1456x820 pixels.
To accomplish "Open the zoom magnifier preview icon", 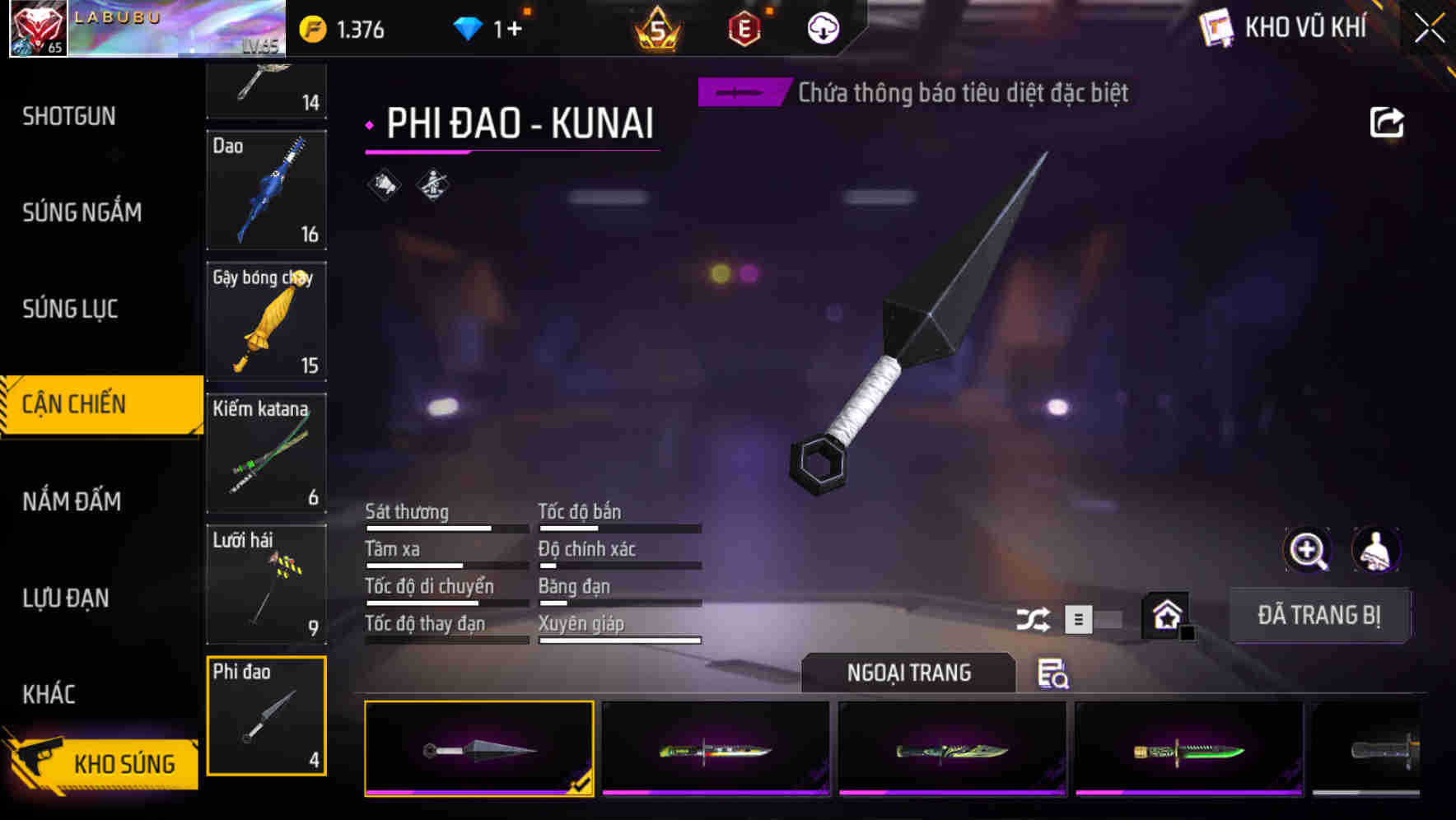I will click(1308, 550).
